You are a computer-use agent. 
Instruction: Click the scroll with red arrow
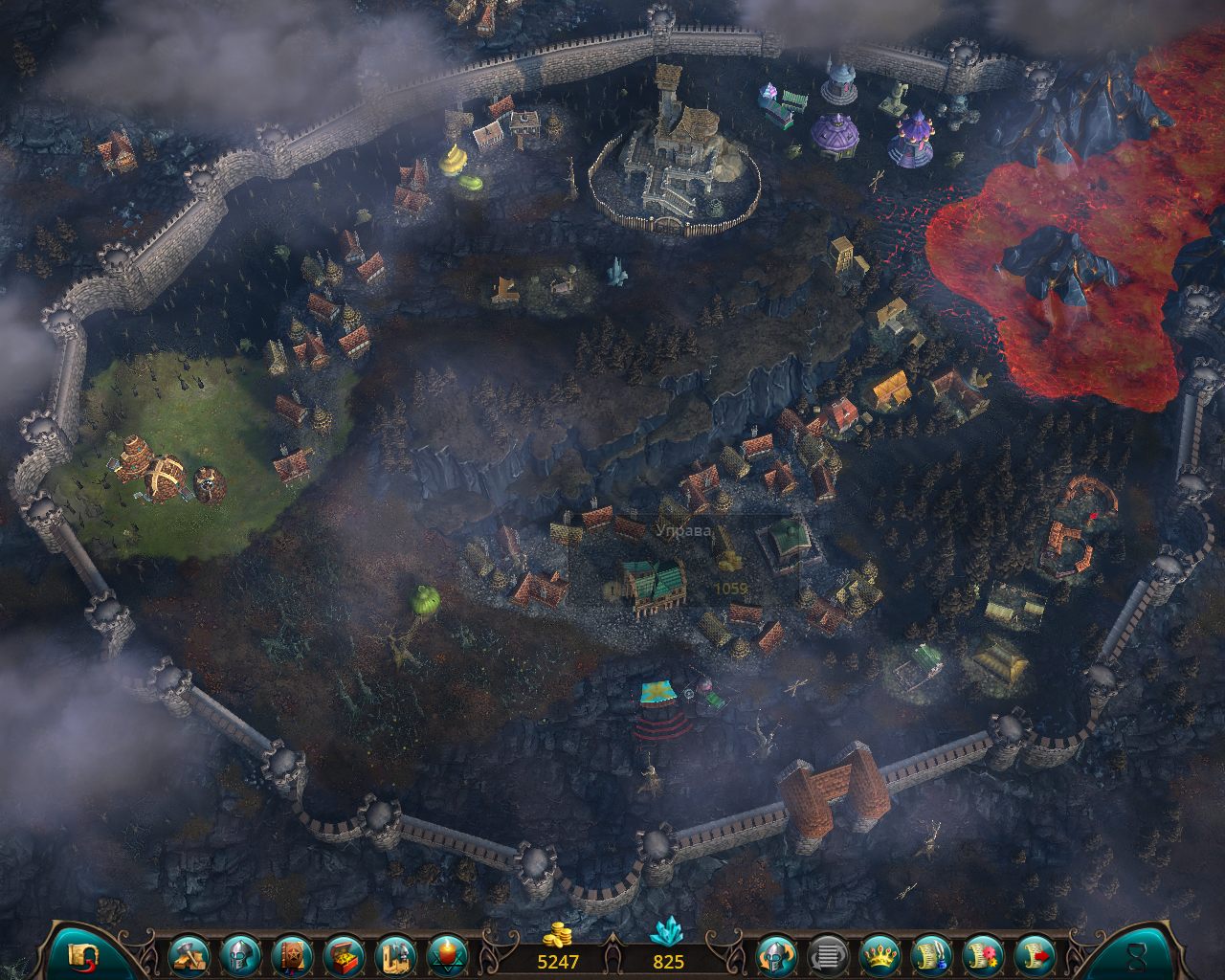(1035, 955)
